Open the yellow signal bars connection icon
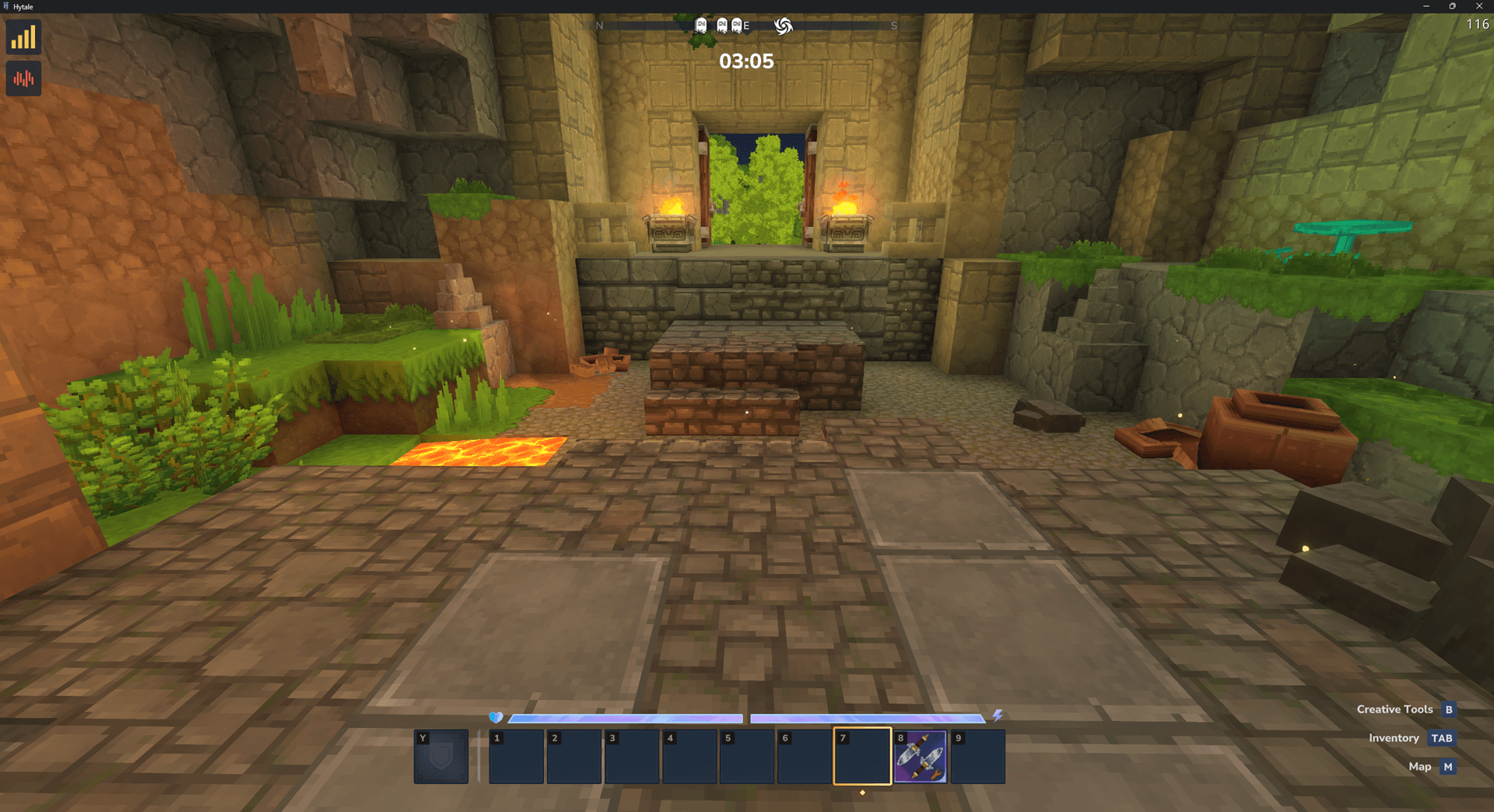Image resolution: width=1494 pixels, height=812 pixels. coord(23,37)
